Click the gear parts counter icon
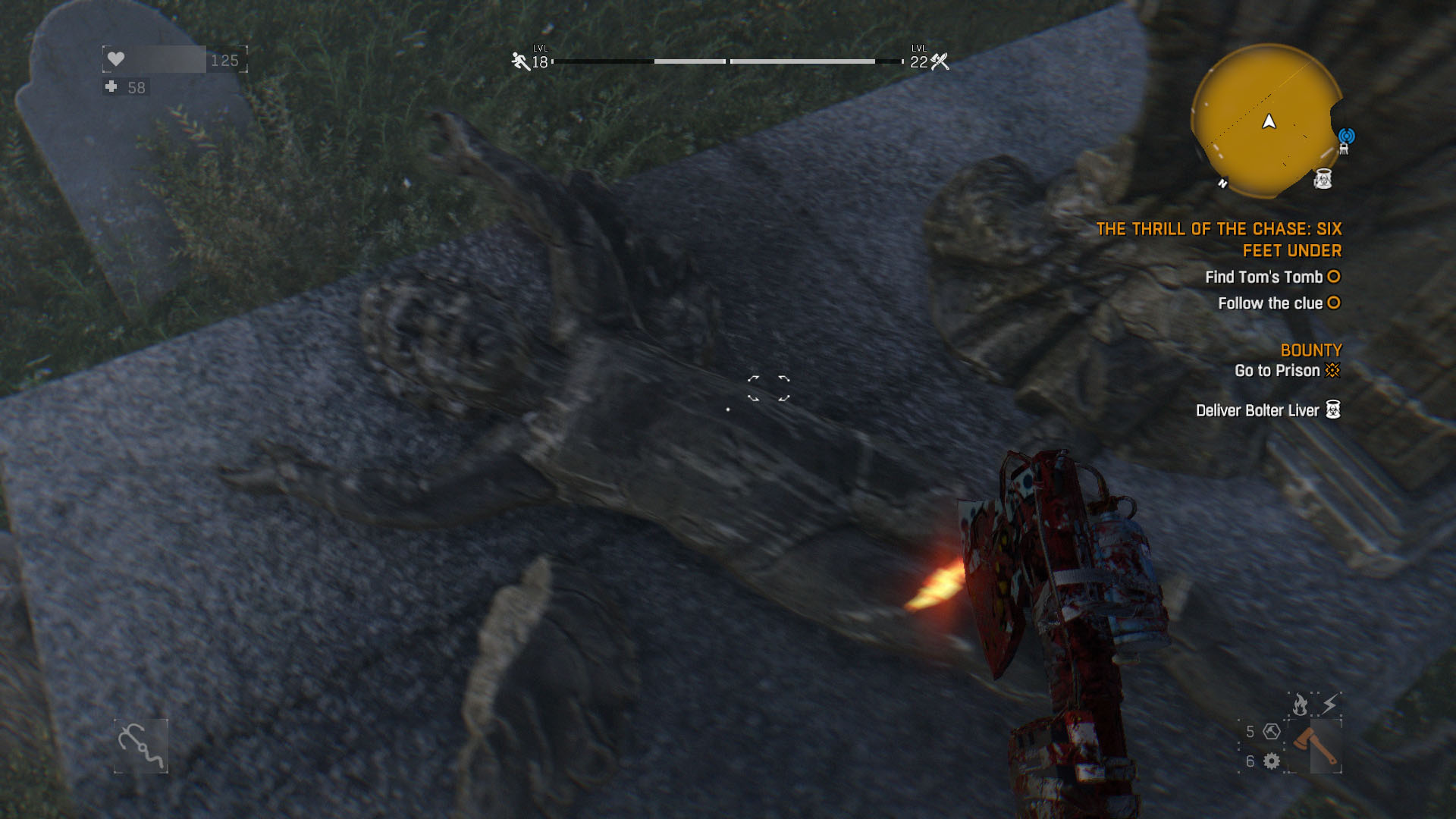1456x819 pixels. [x=1272, y=761]
